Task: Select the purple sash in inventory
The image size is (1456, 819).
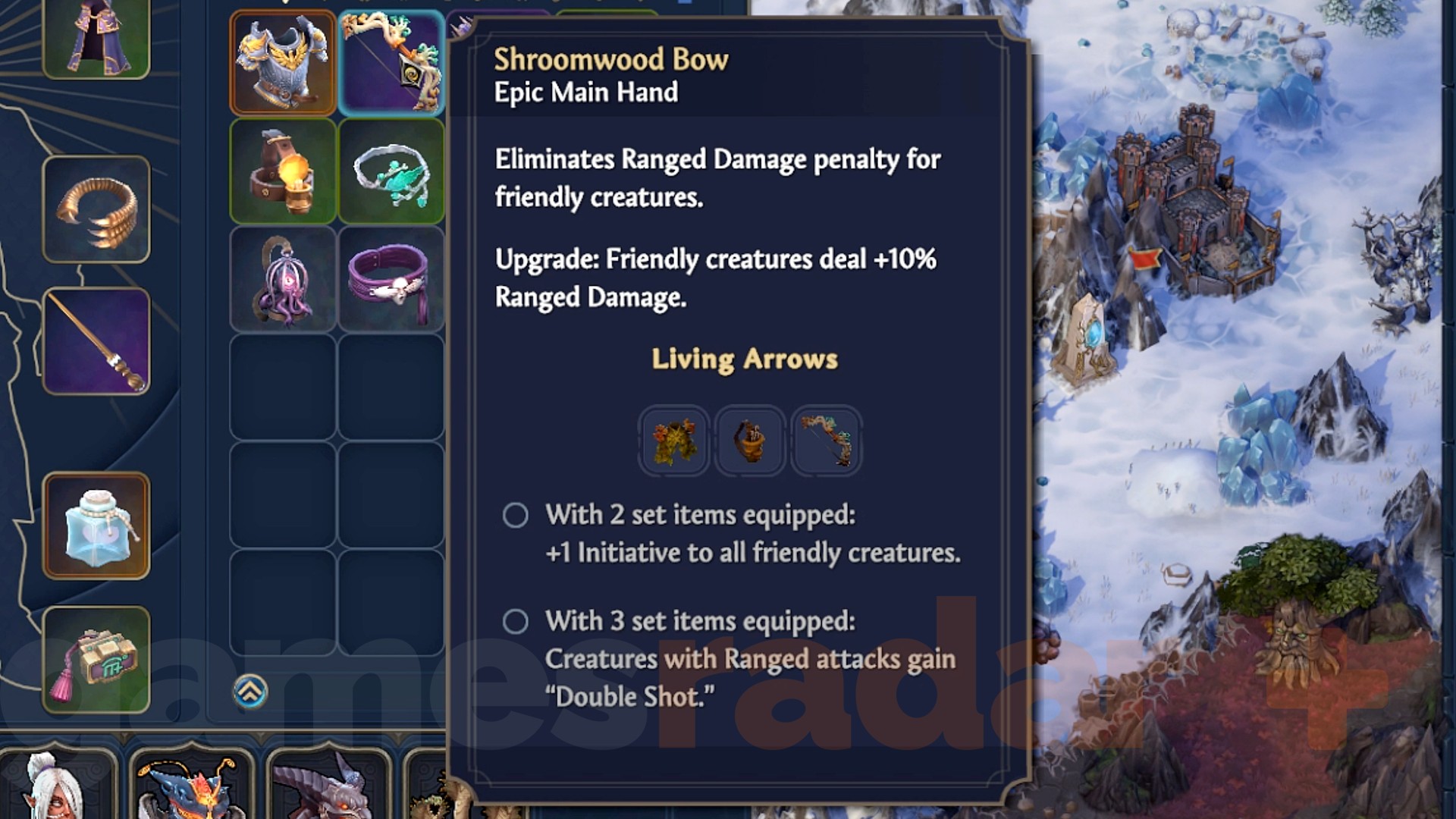Action: coord(391,279)
